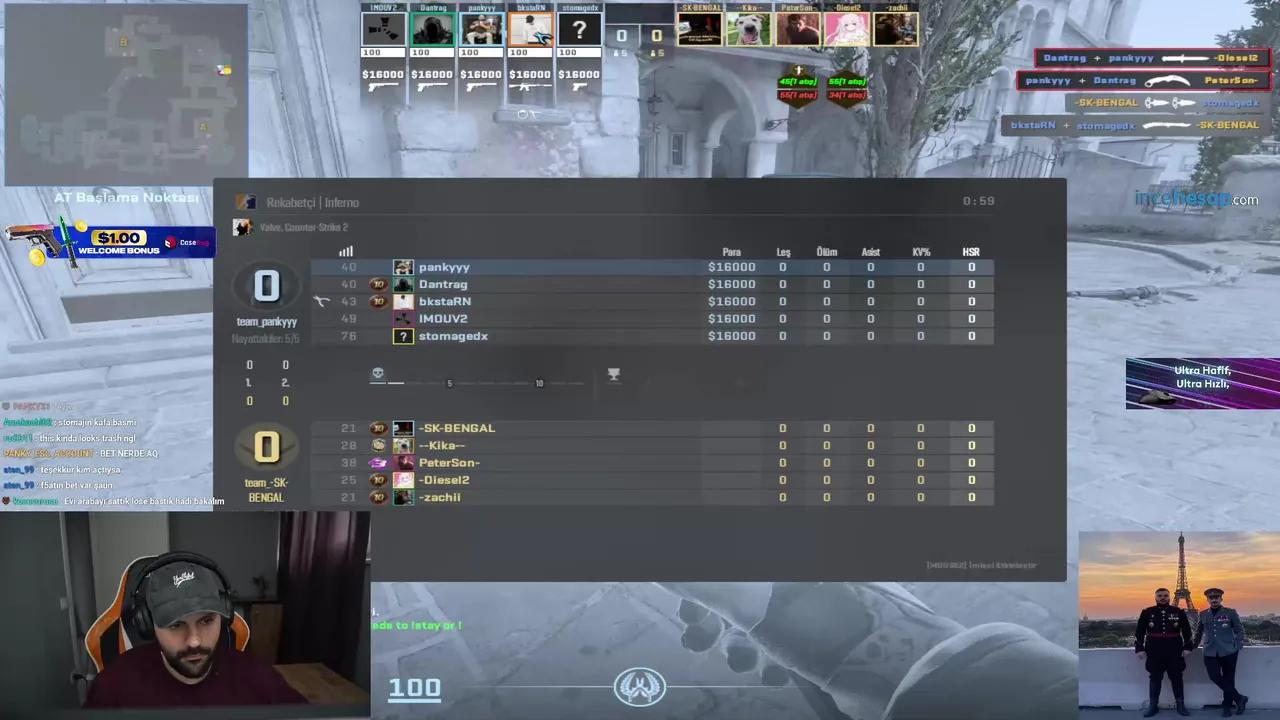Click the CT emblem at the bottom center
The height and width of the screenshot is (720, 1280).
(639, 686)
